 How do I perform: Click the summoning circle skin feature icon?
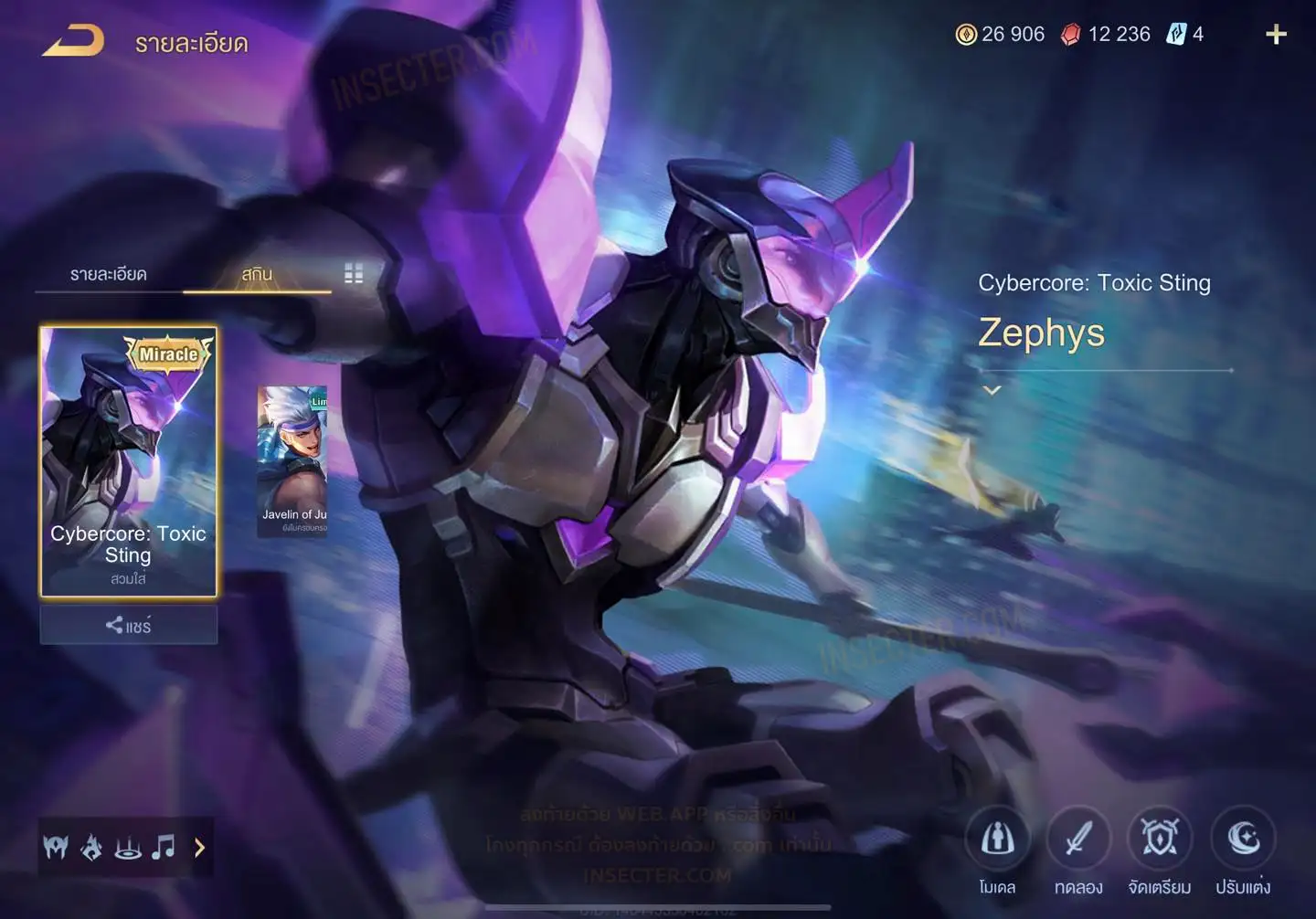click(x=128, y=848)
